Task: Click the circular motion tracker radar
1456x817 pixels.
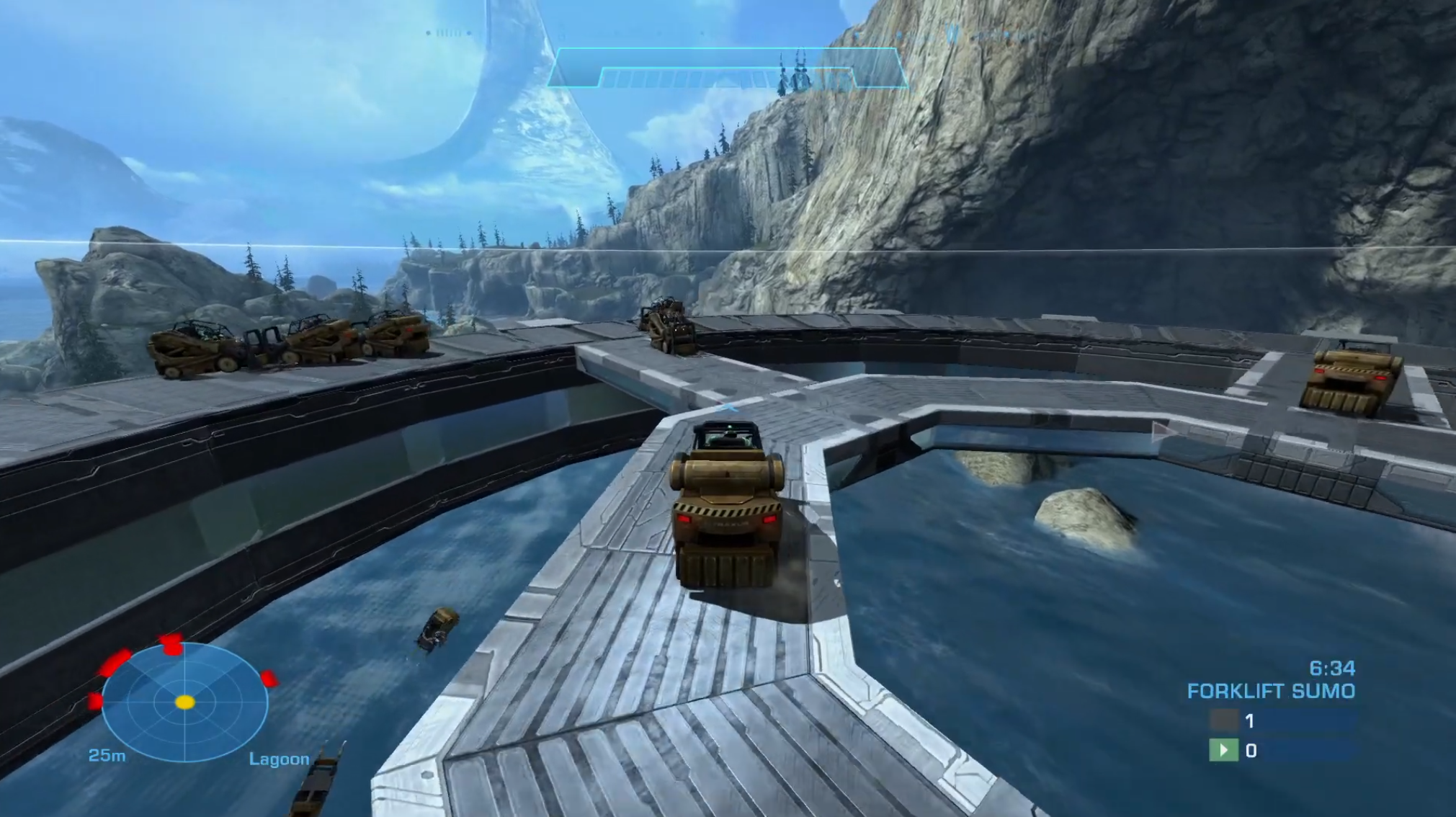Action: point(185,702)
